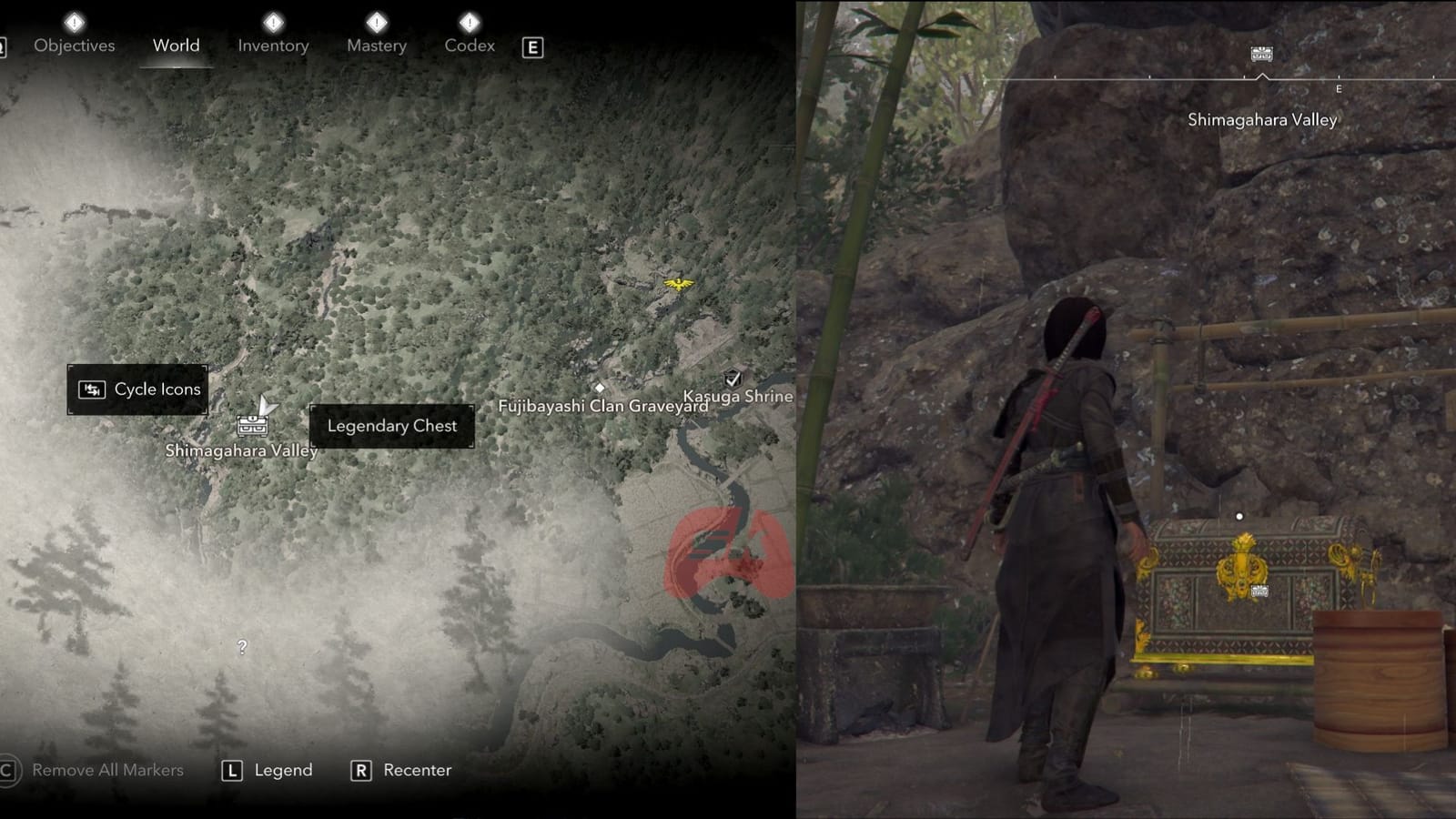Click the alert icon above the Codex tab
The width and height of the screenshot is (1456, 819).
tap(470, 23)
